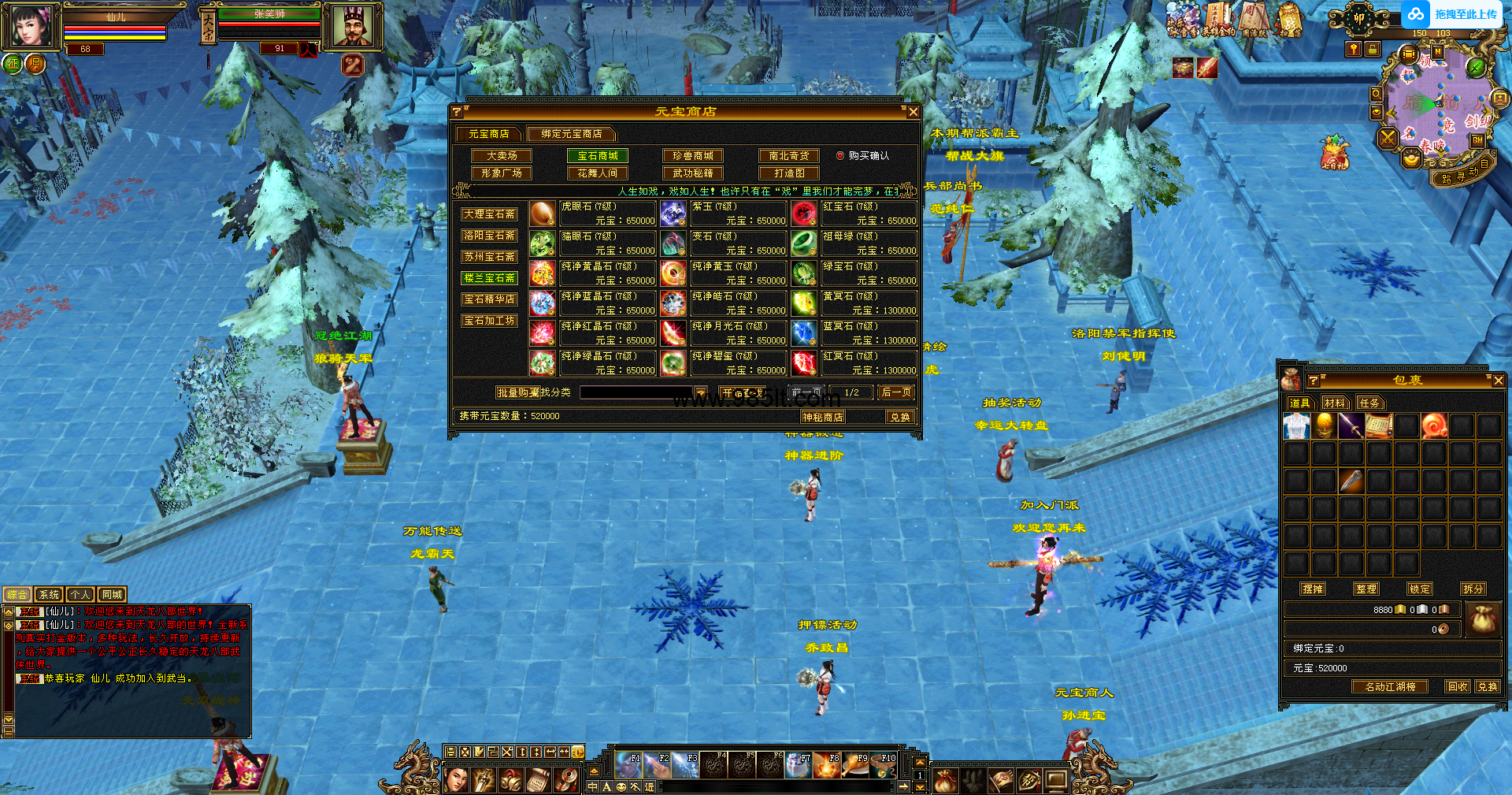Choose the 大理宝石斋 gem store
Image resolution: width=1512 pixels, height=795 pixels.
click(489, 214)
